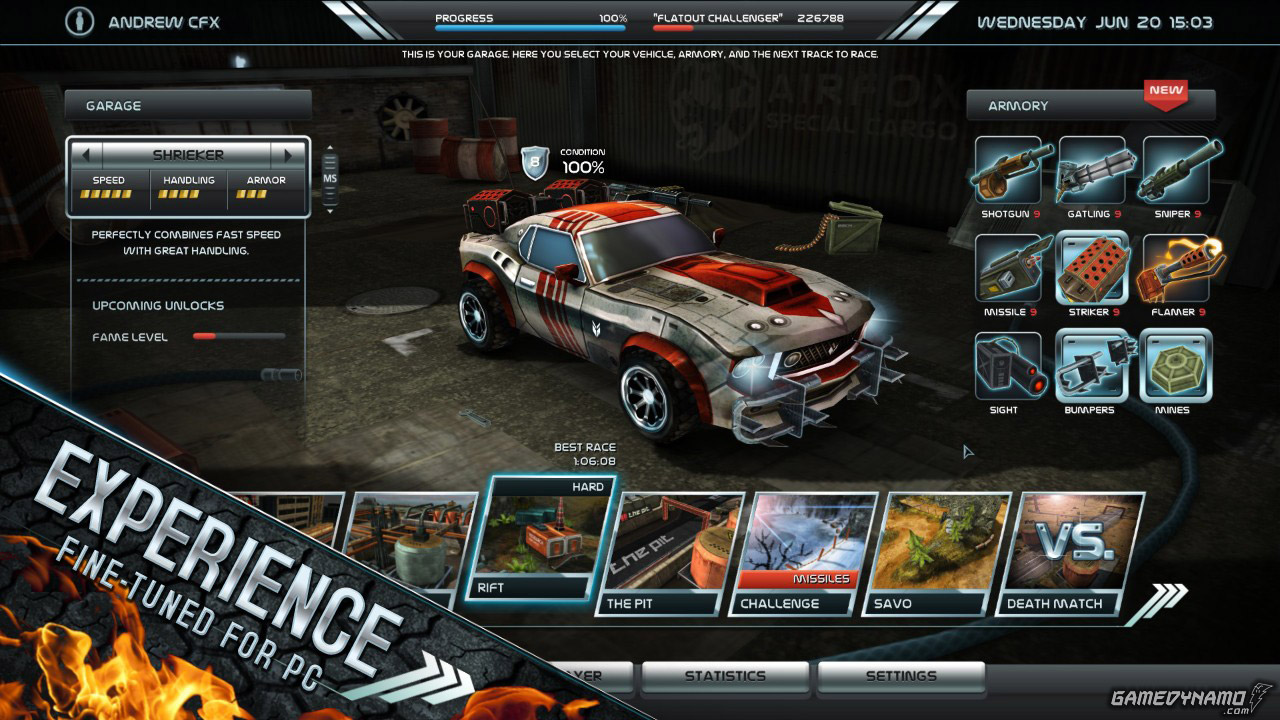Screen dimensions: 1280x720
Task: Show more tracks with the right chevrons
Action: click(1166, 597)
